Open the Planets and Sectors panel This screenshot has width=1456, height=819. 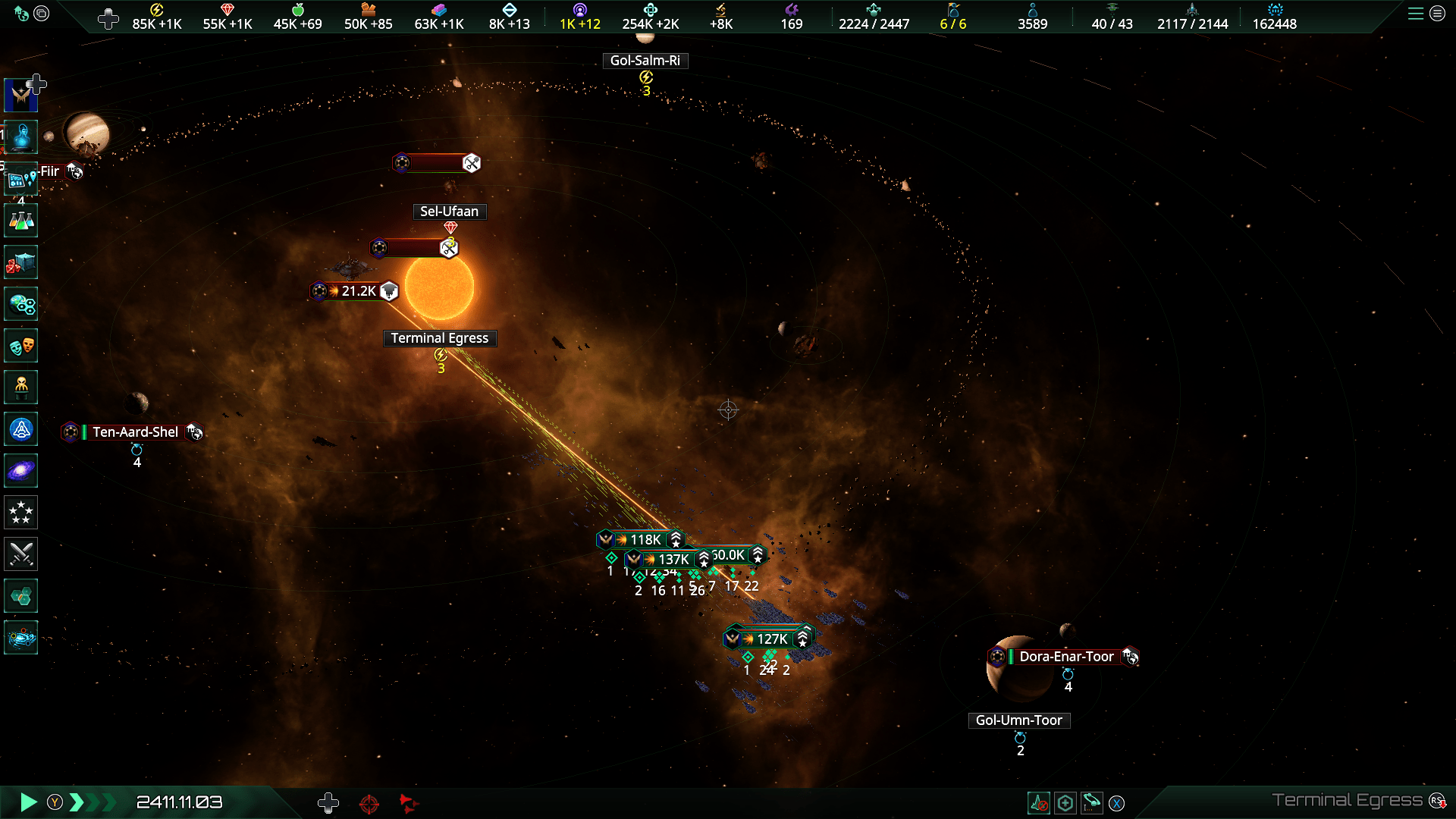tap(20, 304)
